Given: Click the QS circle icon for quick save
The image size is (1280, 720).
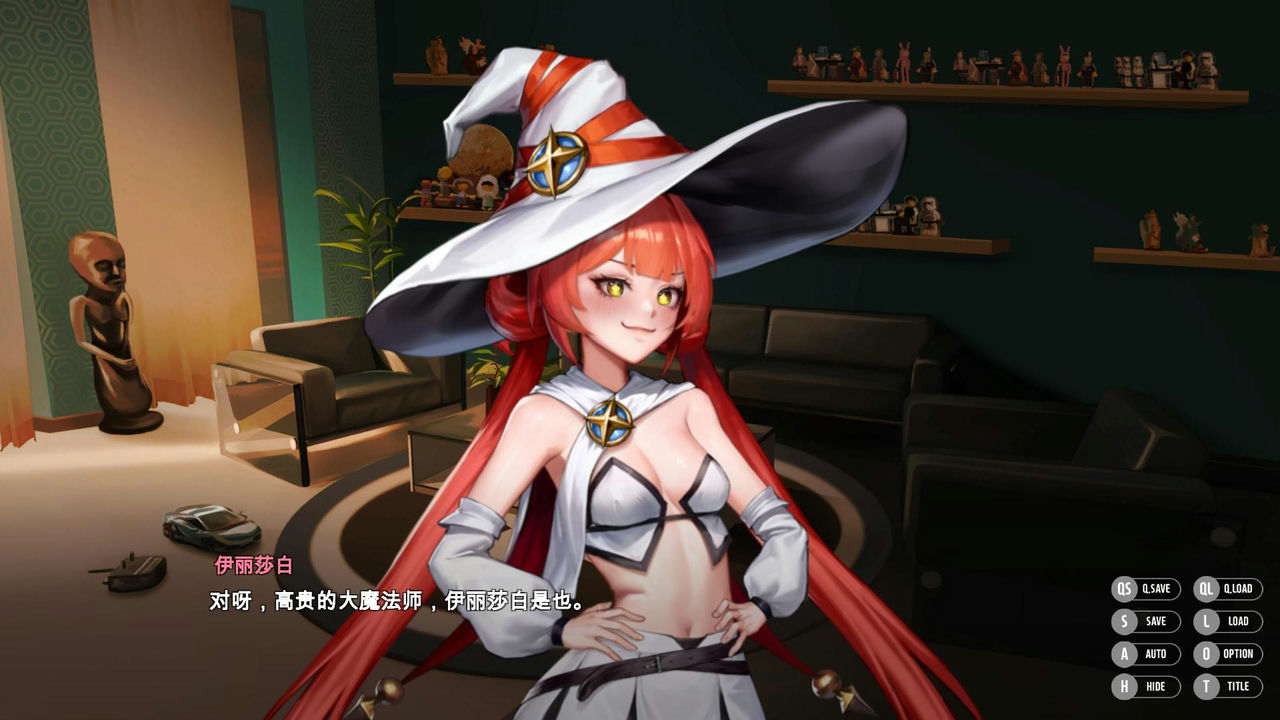Looking at the screenshot, I should point(1124,589).
